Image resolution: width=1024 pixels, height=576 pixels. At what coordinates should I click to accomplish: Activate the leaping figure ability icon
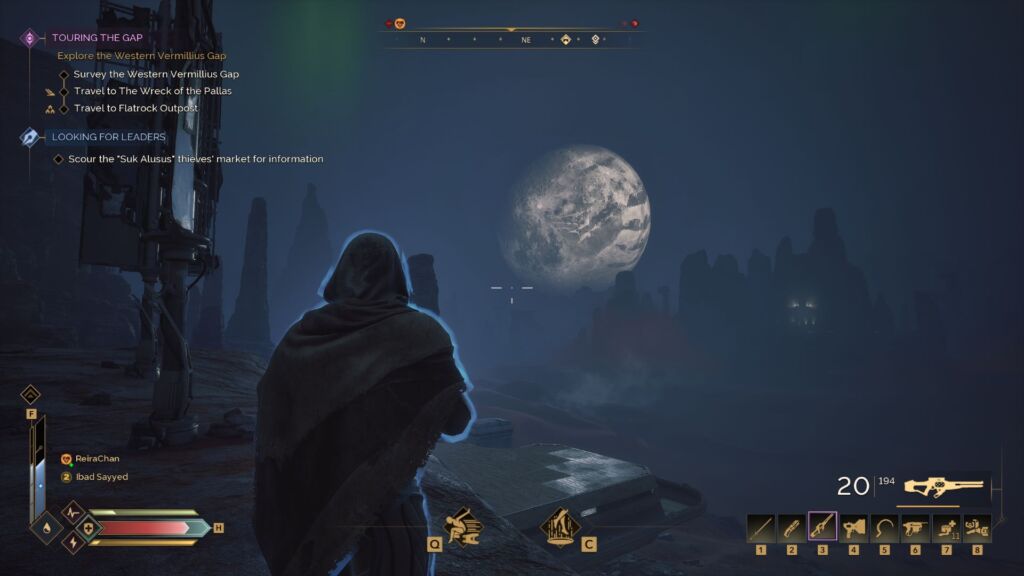(560, 525)
